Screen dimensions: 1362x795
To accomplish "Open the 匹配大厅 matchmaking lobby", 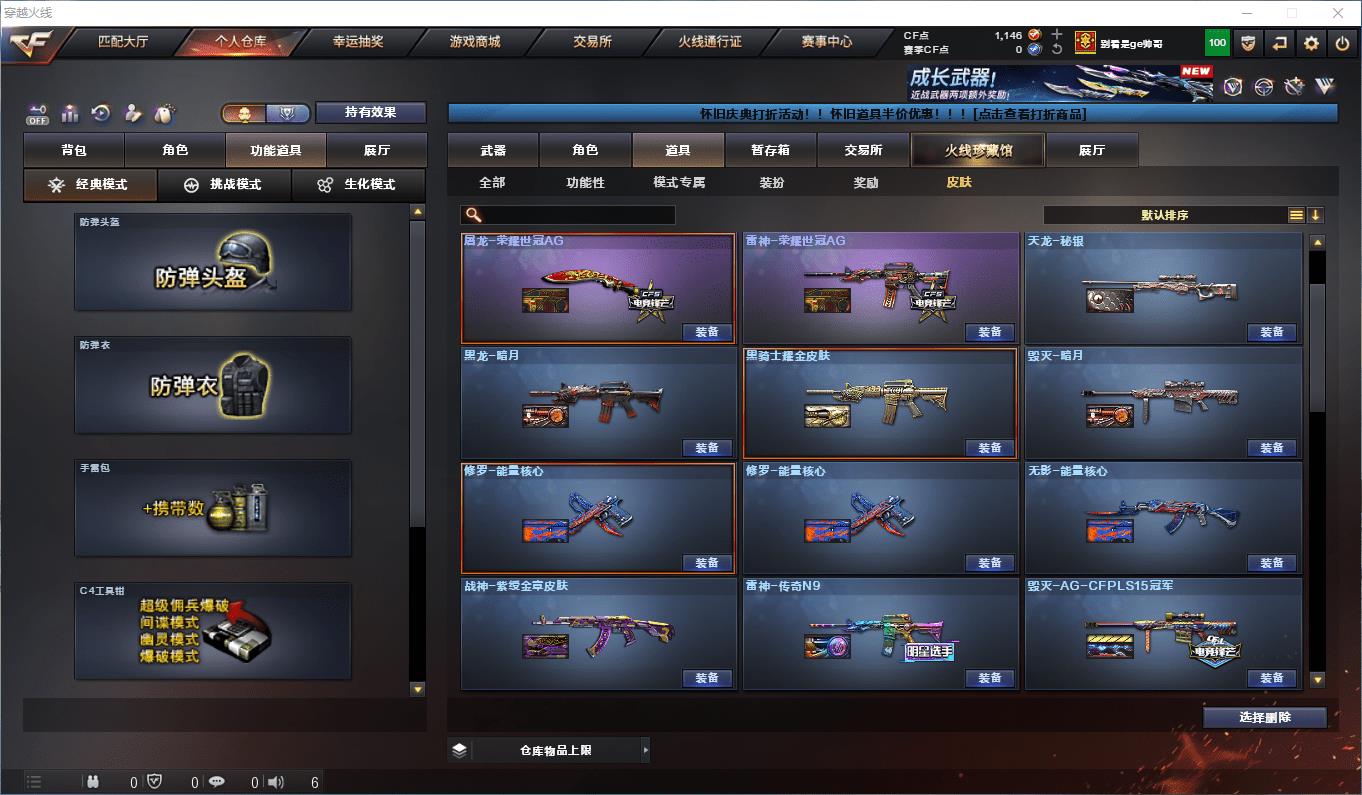I will tap(123, 42).
